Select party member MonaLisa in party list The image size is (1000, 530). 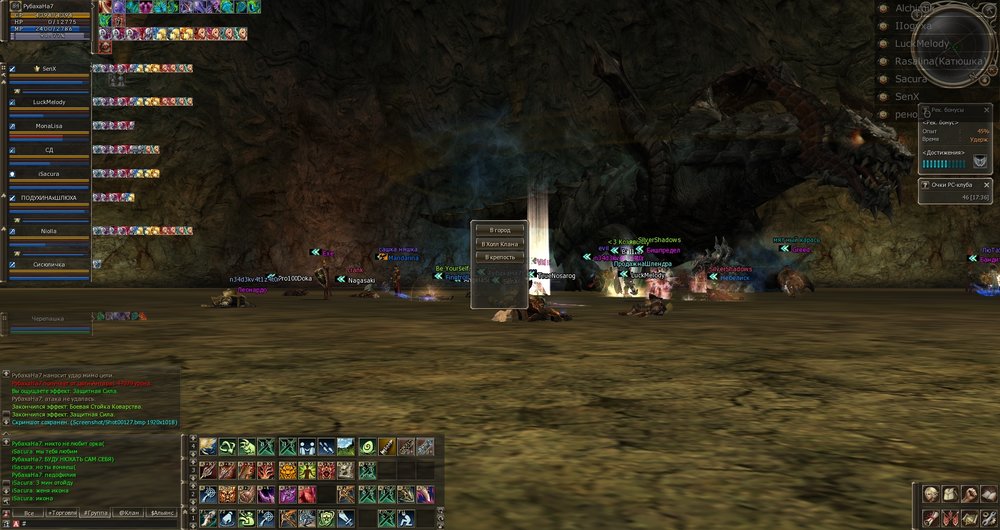click(x=48, y=128)
